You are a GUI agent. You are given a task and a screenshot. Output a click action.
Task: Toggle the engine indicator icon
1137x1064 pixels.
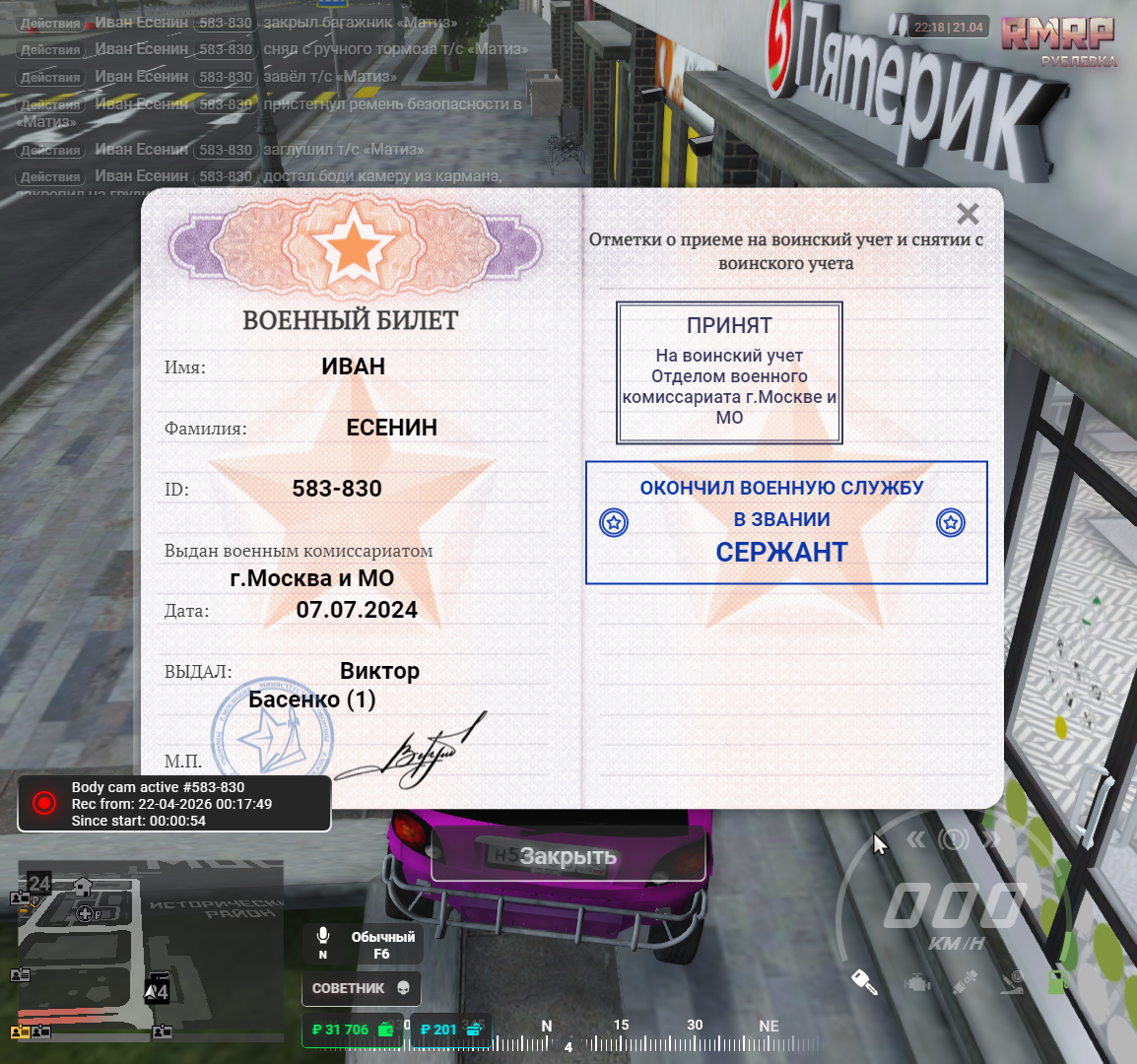pos(917,982)
